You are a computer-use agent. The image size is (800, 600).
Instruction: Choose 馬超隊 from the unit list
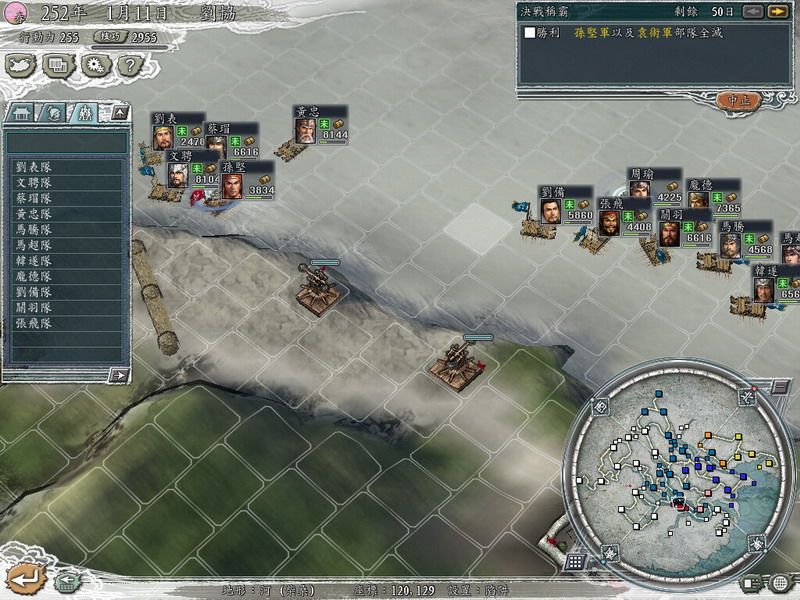(x=34, y=245)
